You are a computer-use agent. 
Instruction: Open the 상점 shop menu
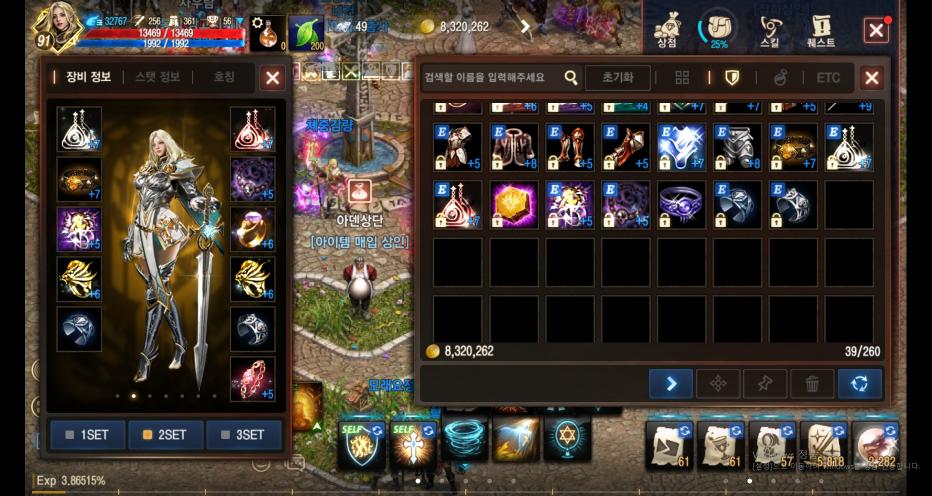[667, 30]
